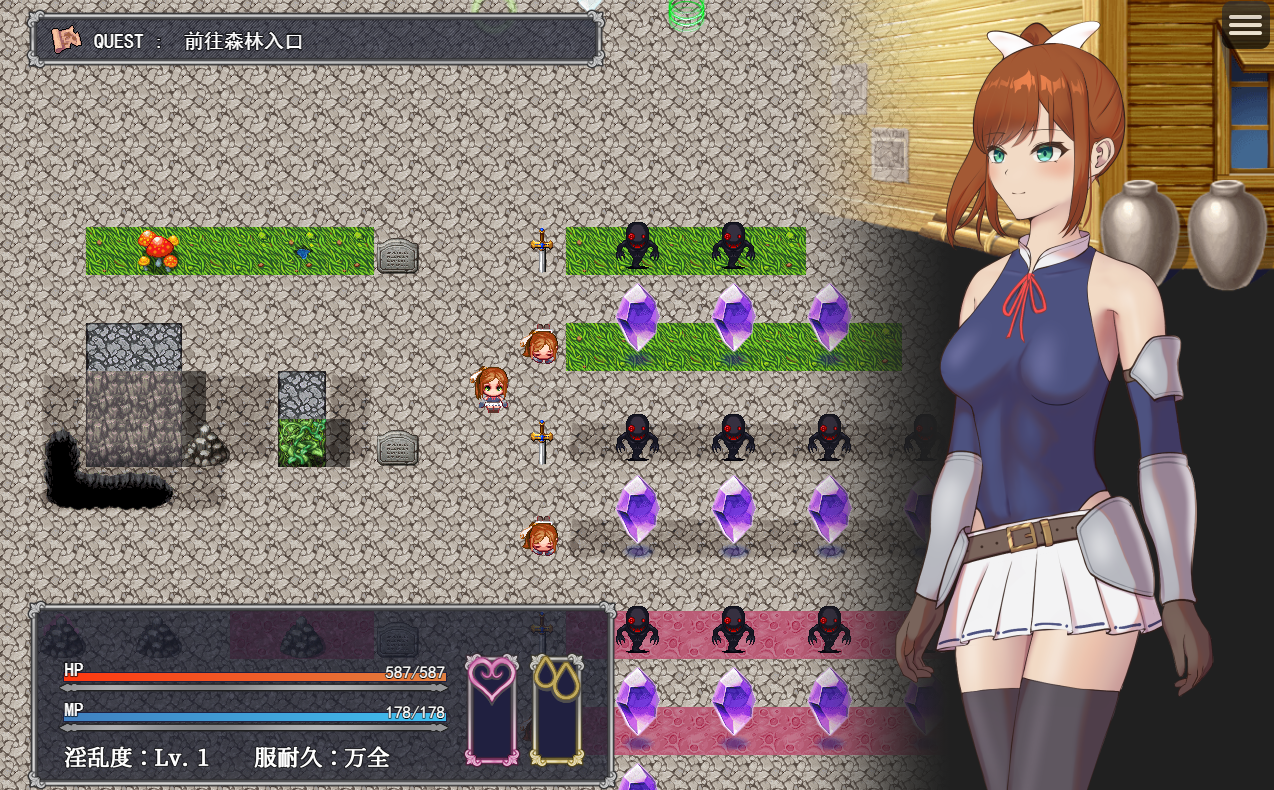Click the quest tracker banner
Viewport: 1274px width, 790px height.
316,41
